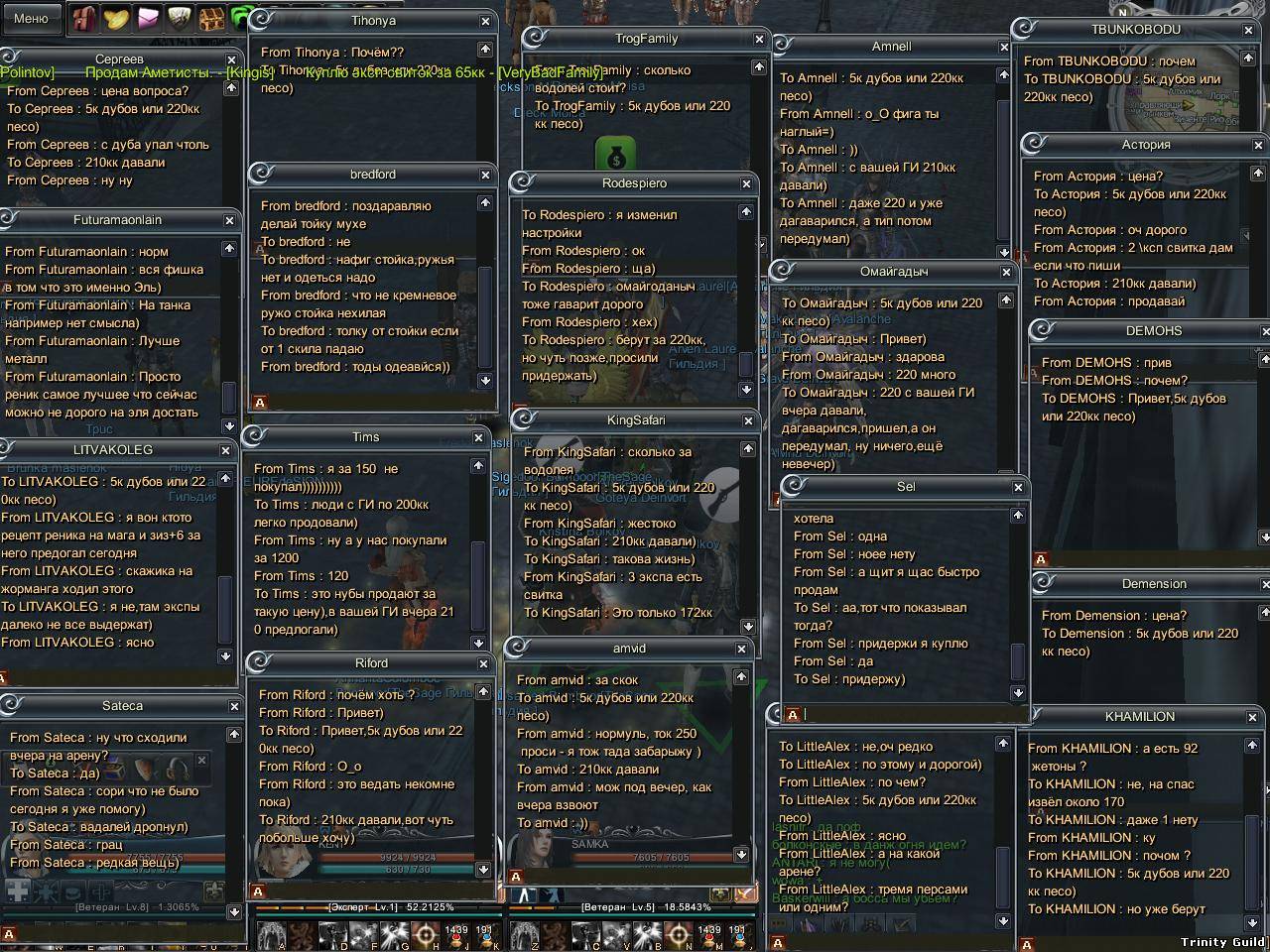
Task: Click the green money bag icon
Action: pyautogui.click(x=614, y=156)
